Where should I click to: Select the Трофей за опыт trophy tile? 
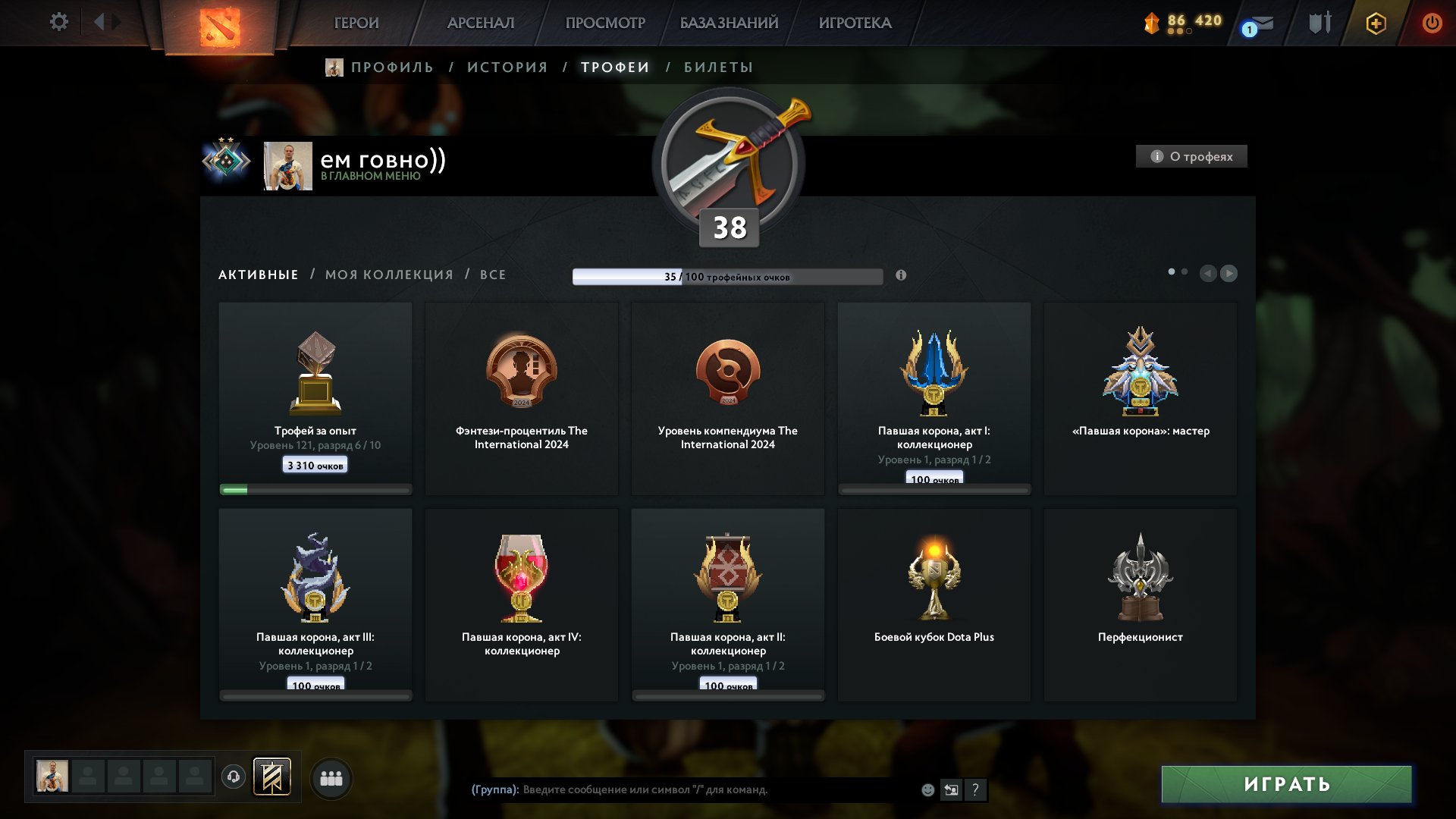pos(315,398)
